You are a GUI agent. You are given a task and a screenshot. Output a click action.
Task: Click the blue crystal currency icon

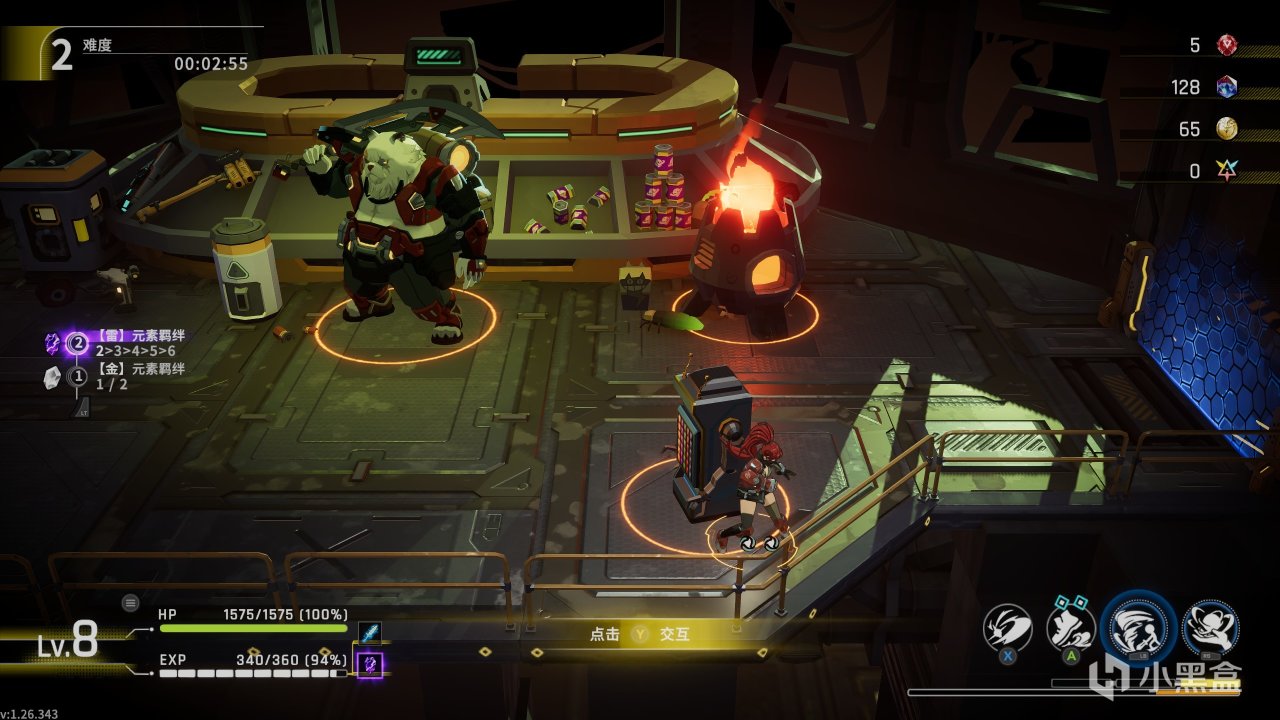(1226, 87)
